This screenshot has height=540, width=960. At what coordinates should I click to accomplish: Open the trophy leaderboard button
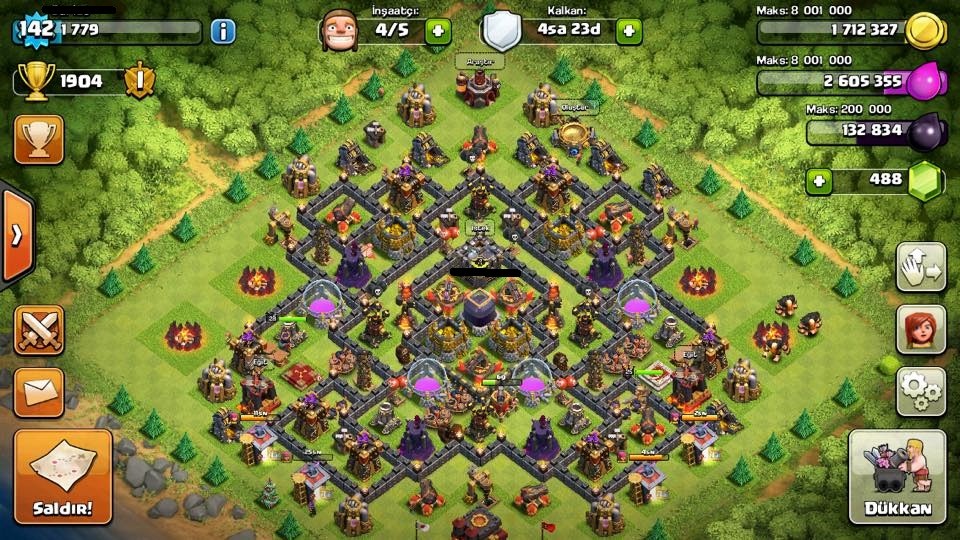(x=39, y=139)
